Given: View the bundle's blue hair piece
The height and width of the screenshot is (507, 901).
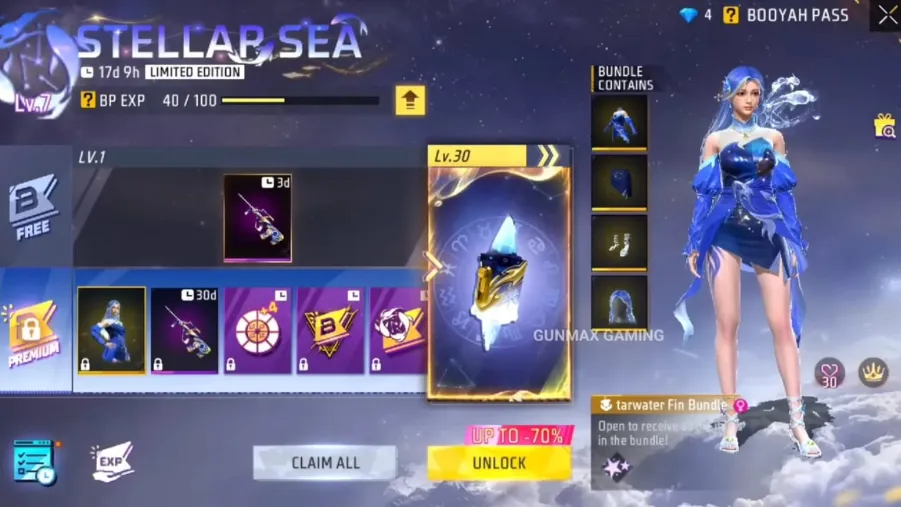Looking at the screenshot, I should coord(619,303).
